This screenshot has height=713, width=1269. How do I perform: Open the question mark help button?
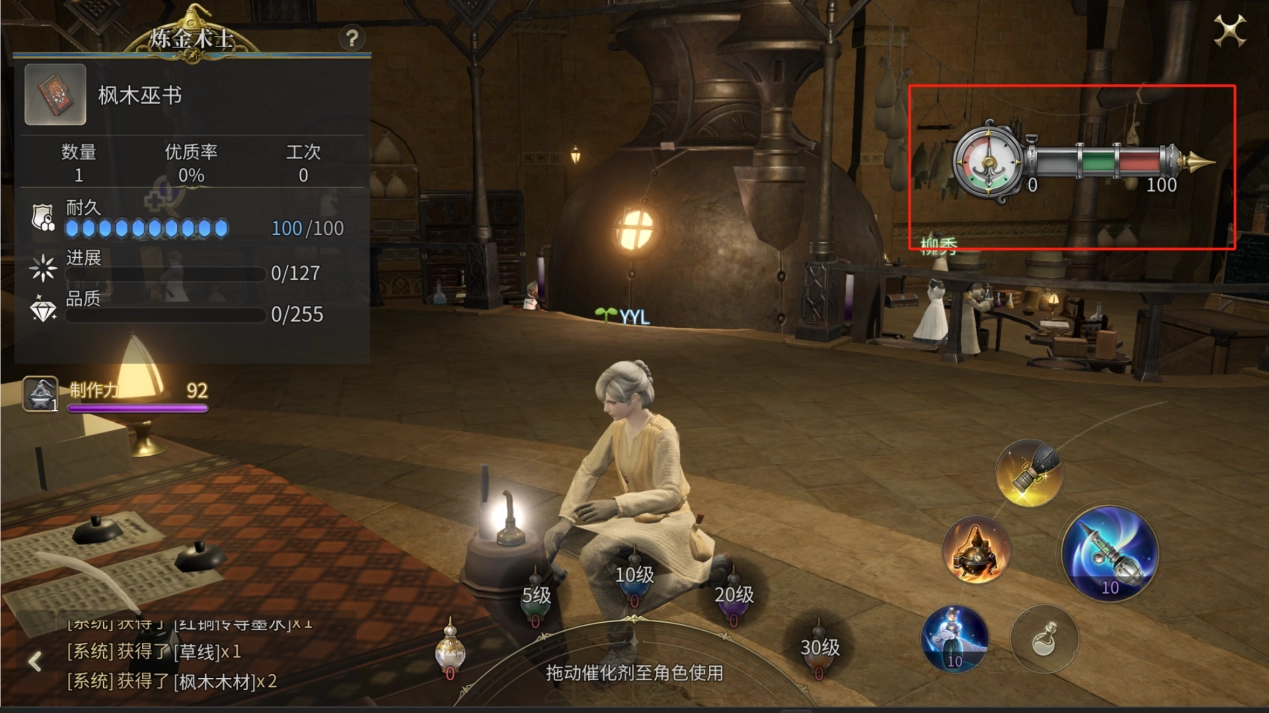click(351, 38)
